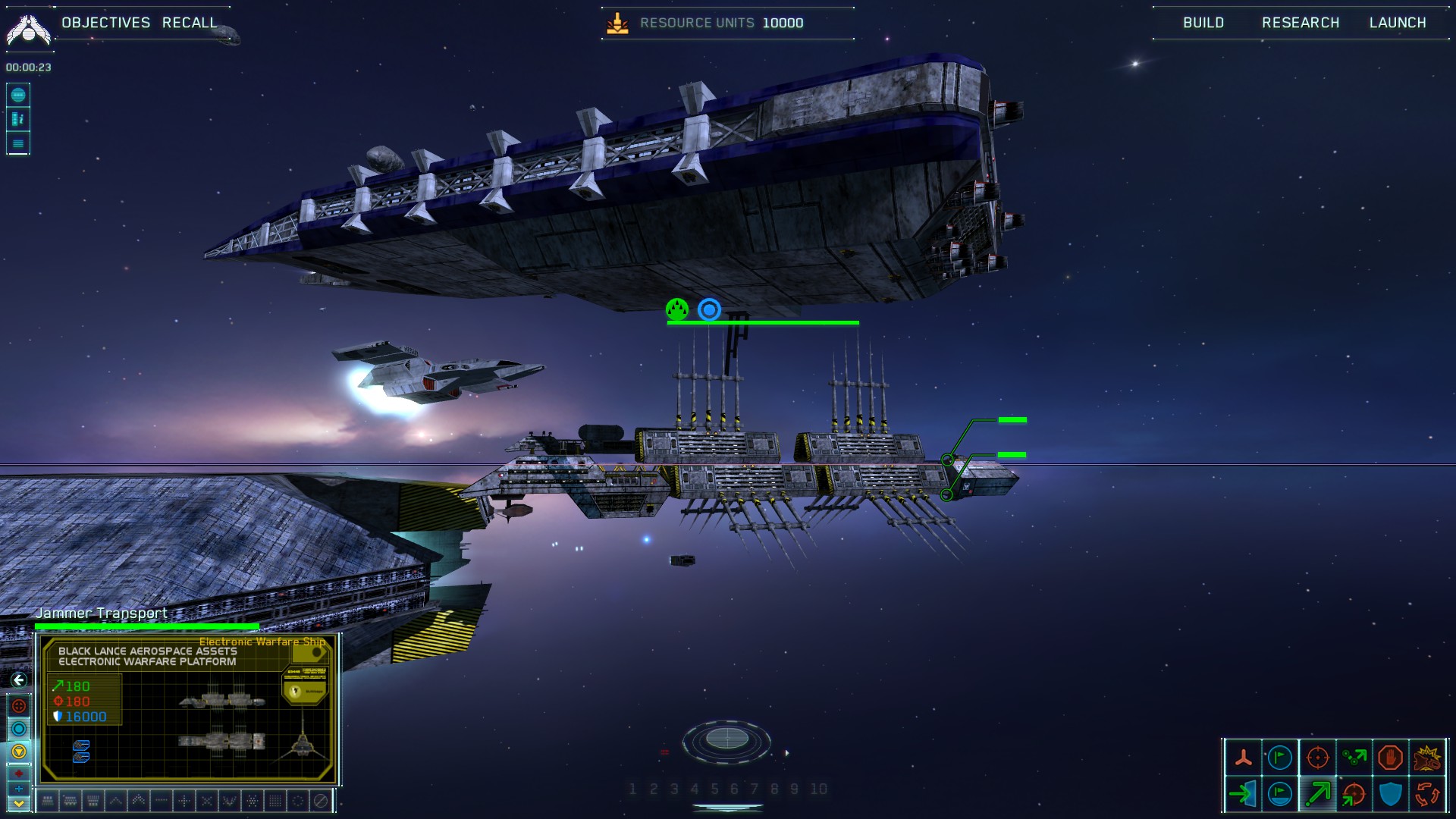Open the sensors manager radar disc
Image resolution: width=1456 pixels, height=819 pixels.
(726, 739)
